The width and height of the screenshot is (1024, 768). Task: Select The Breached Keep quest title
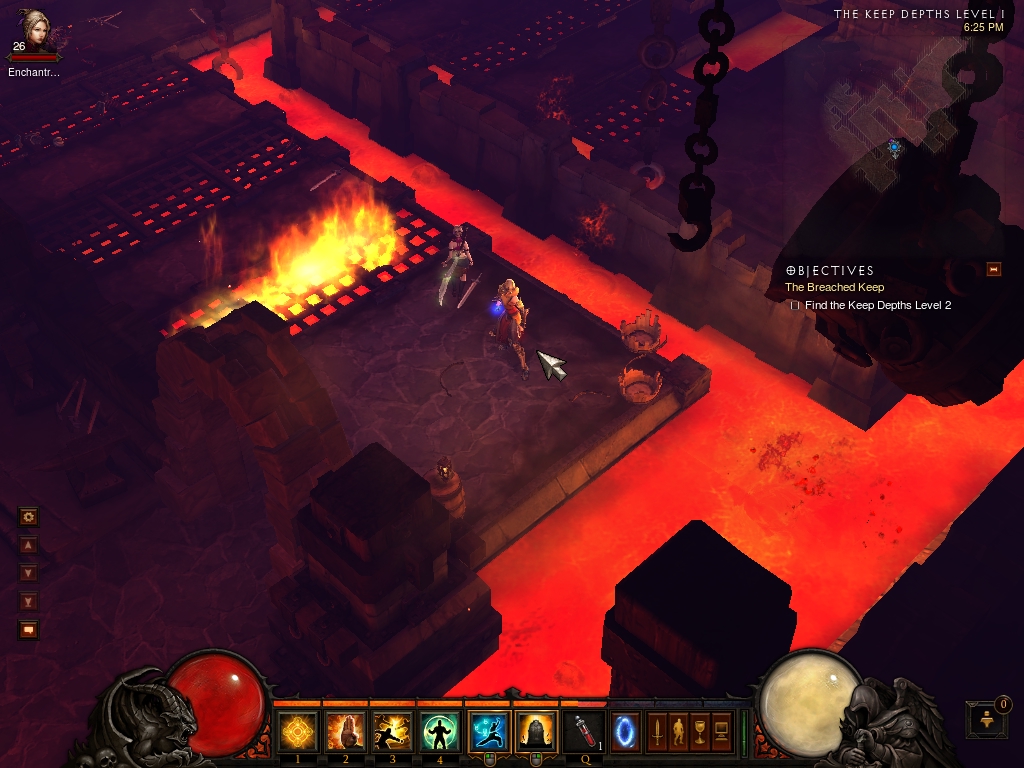(834, 288)
